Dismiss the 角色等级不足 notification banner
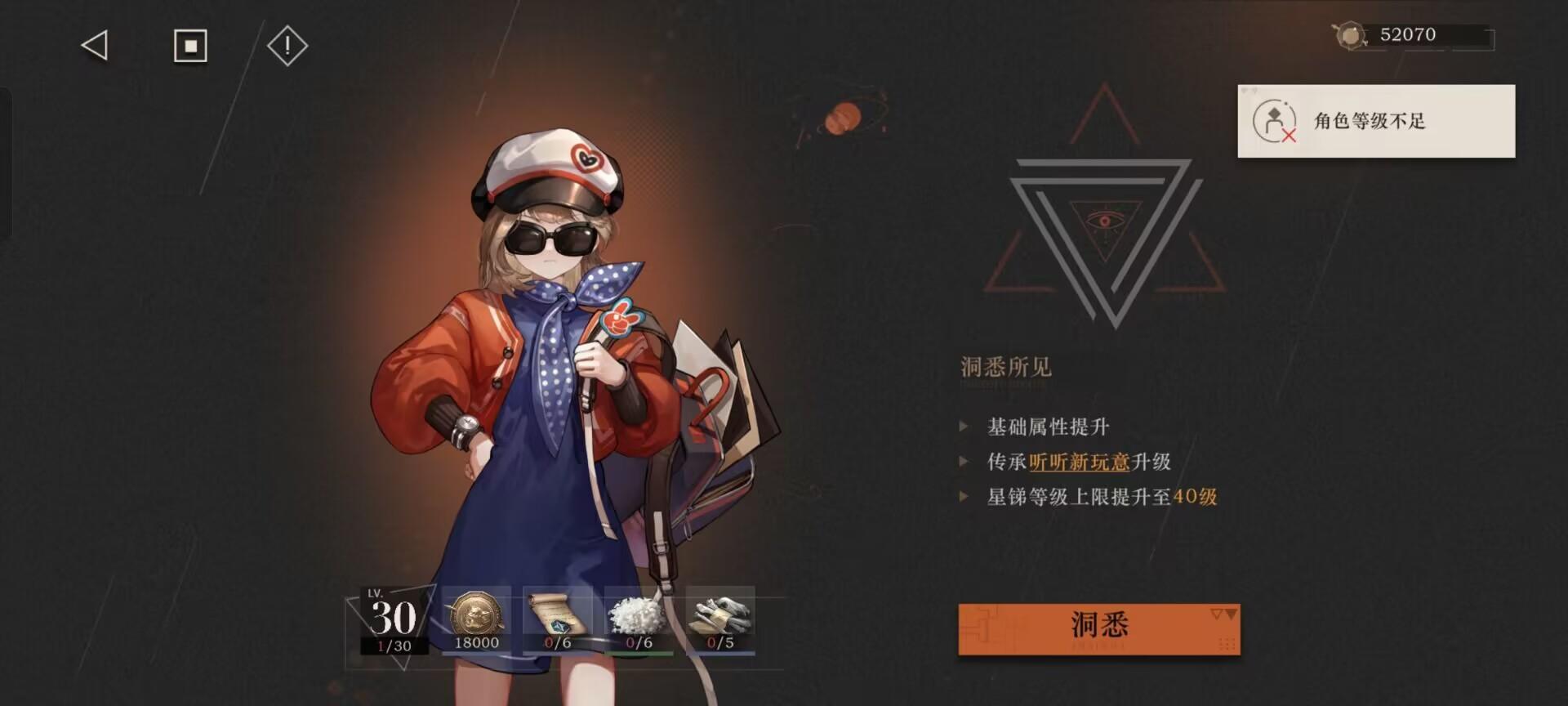Viewport: 1568px width, 706px height. tap(1377, 121)
